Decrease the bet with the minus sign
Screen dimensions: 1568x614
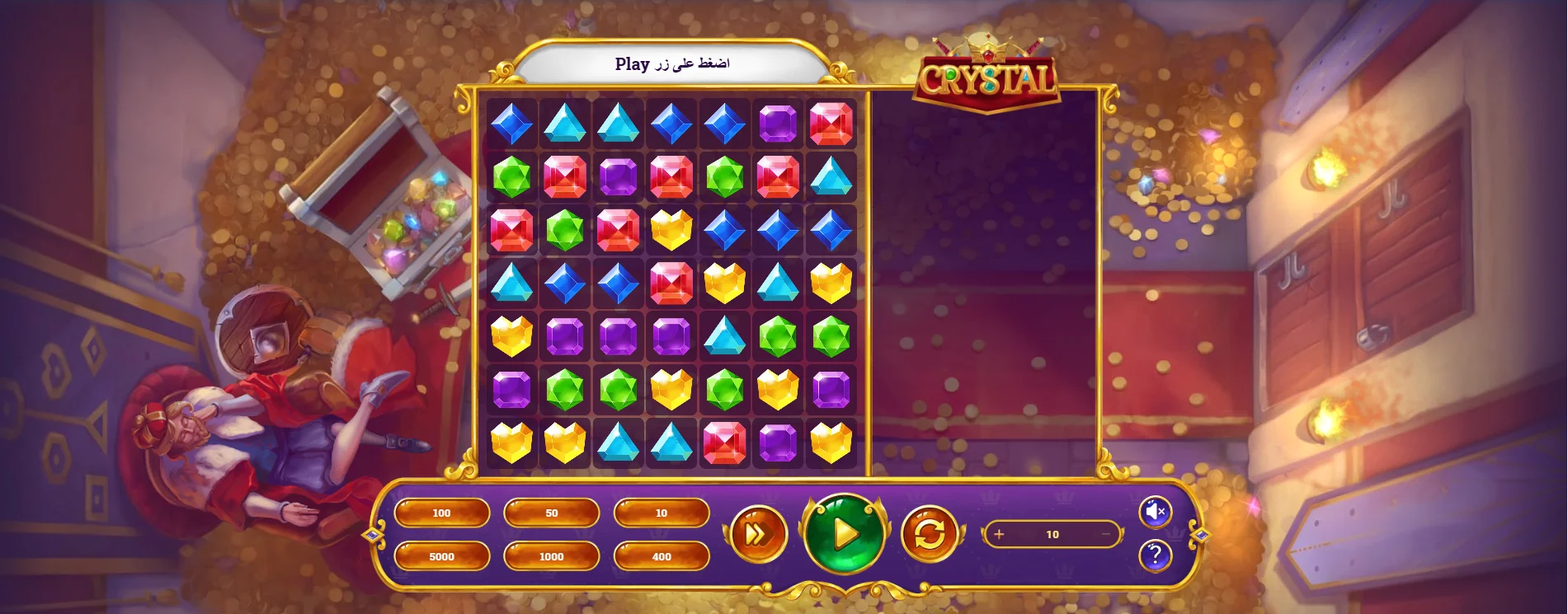tap(1106, 534)
